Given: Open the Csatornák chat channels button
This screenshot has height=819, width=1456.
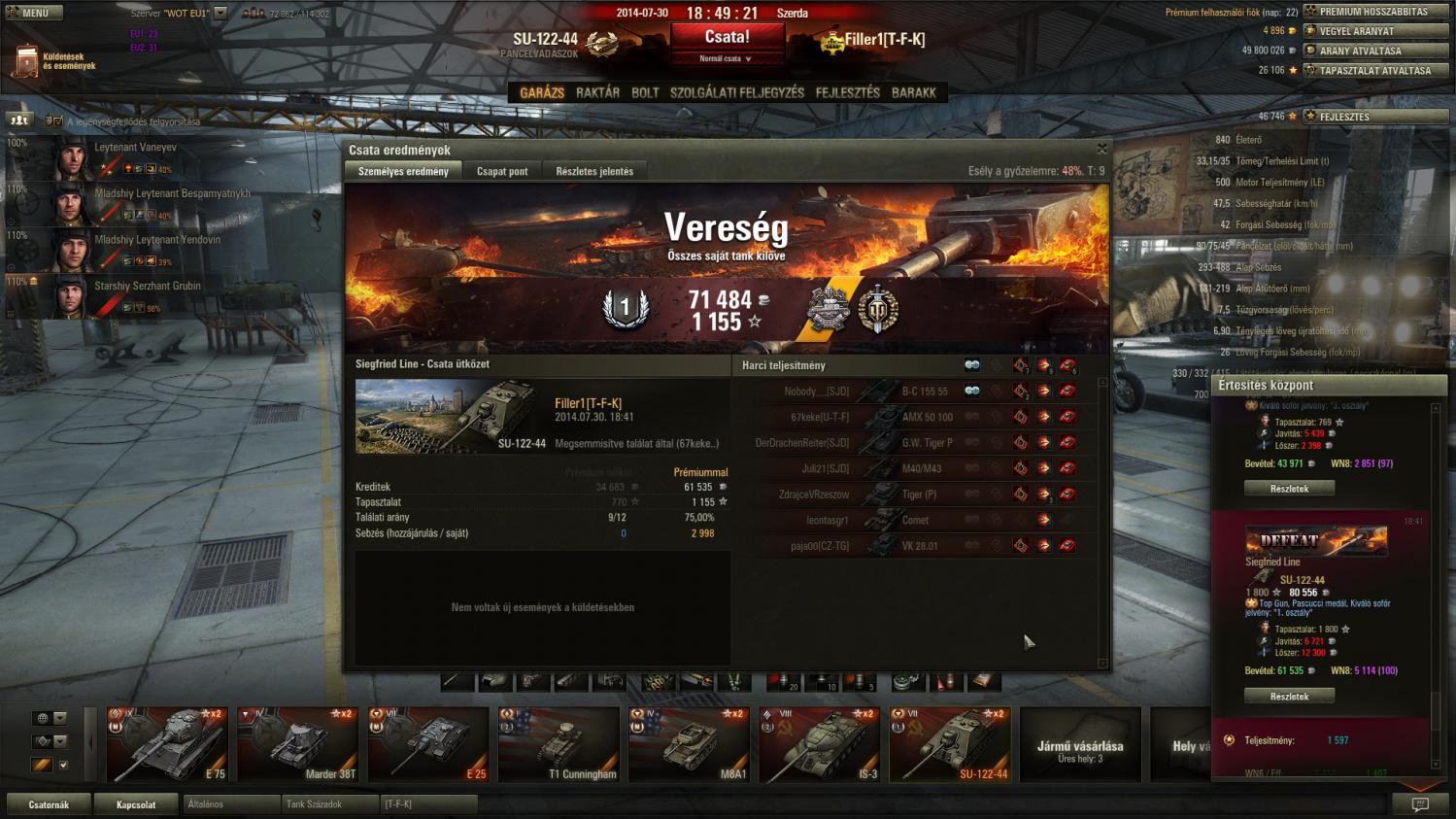Looking at the screenshot, I should pyautogui.click(x=49, y=804).
